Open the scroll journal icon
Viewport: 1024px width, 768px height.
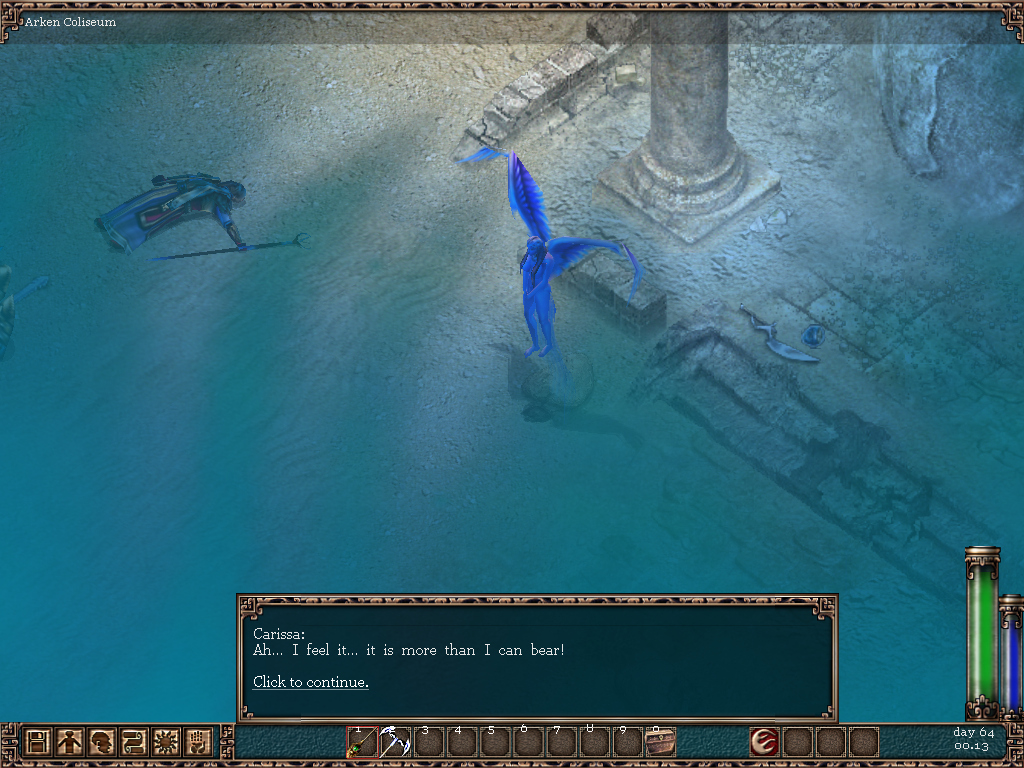133,742
